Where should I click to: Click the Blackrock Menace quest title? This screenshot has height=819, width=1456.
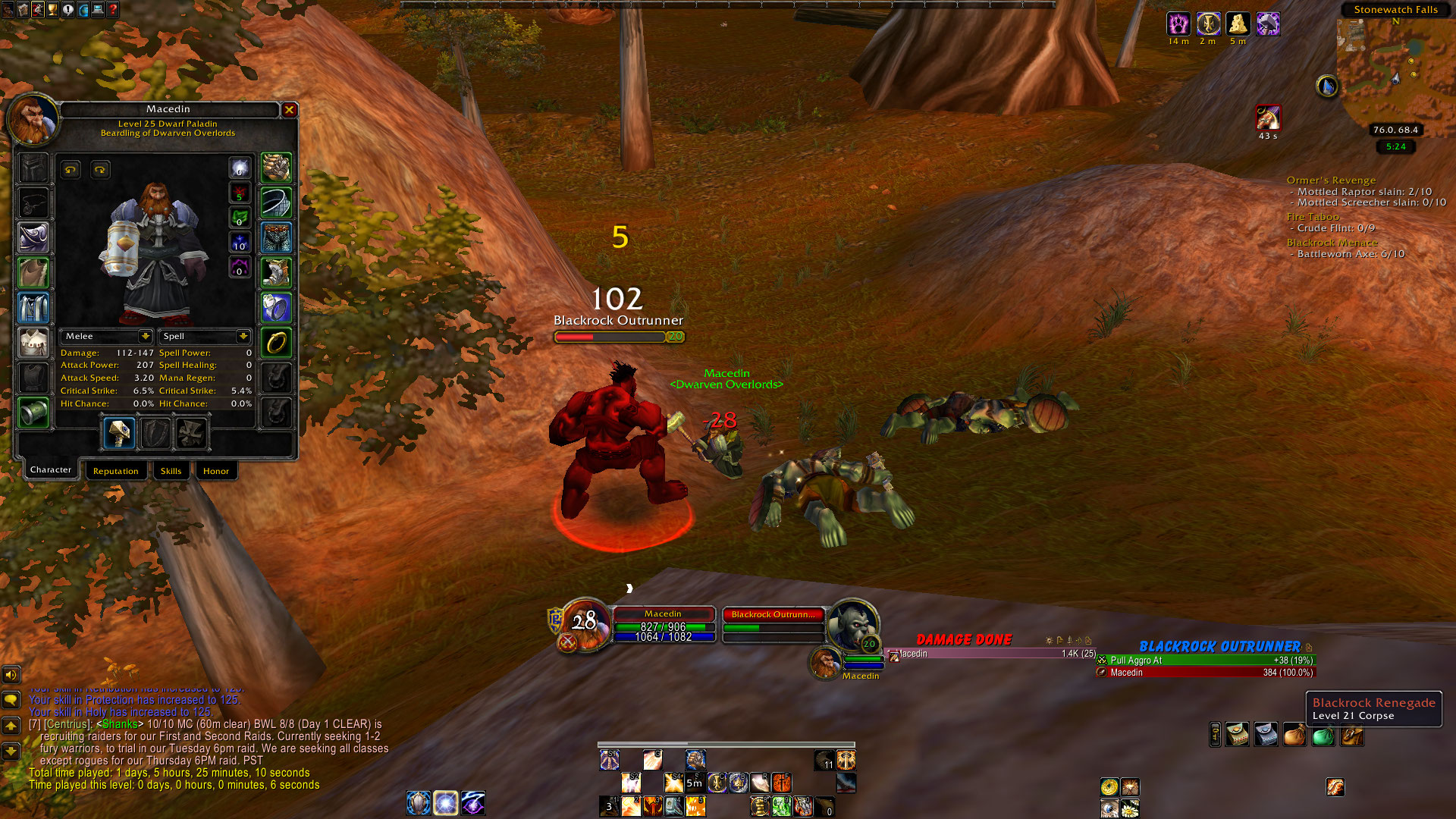coord(1332,243)
